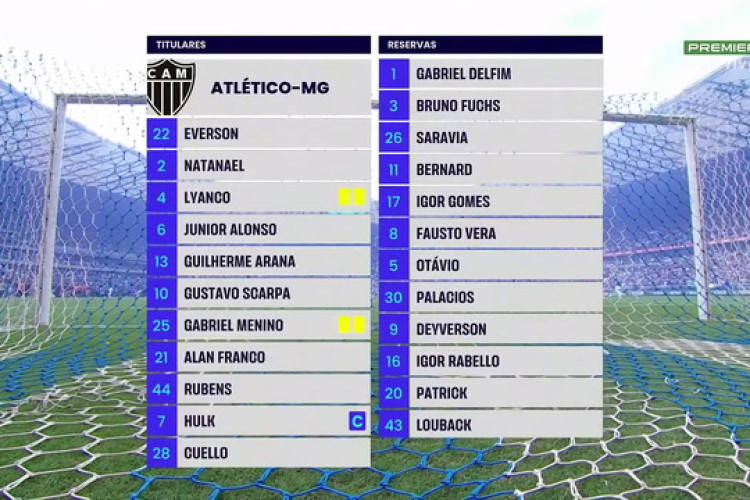Choose the Igor Rabello row
750x500 pixels.
(490, 361)
